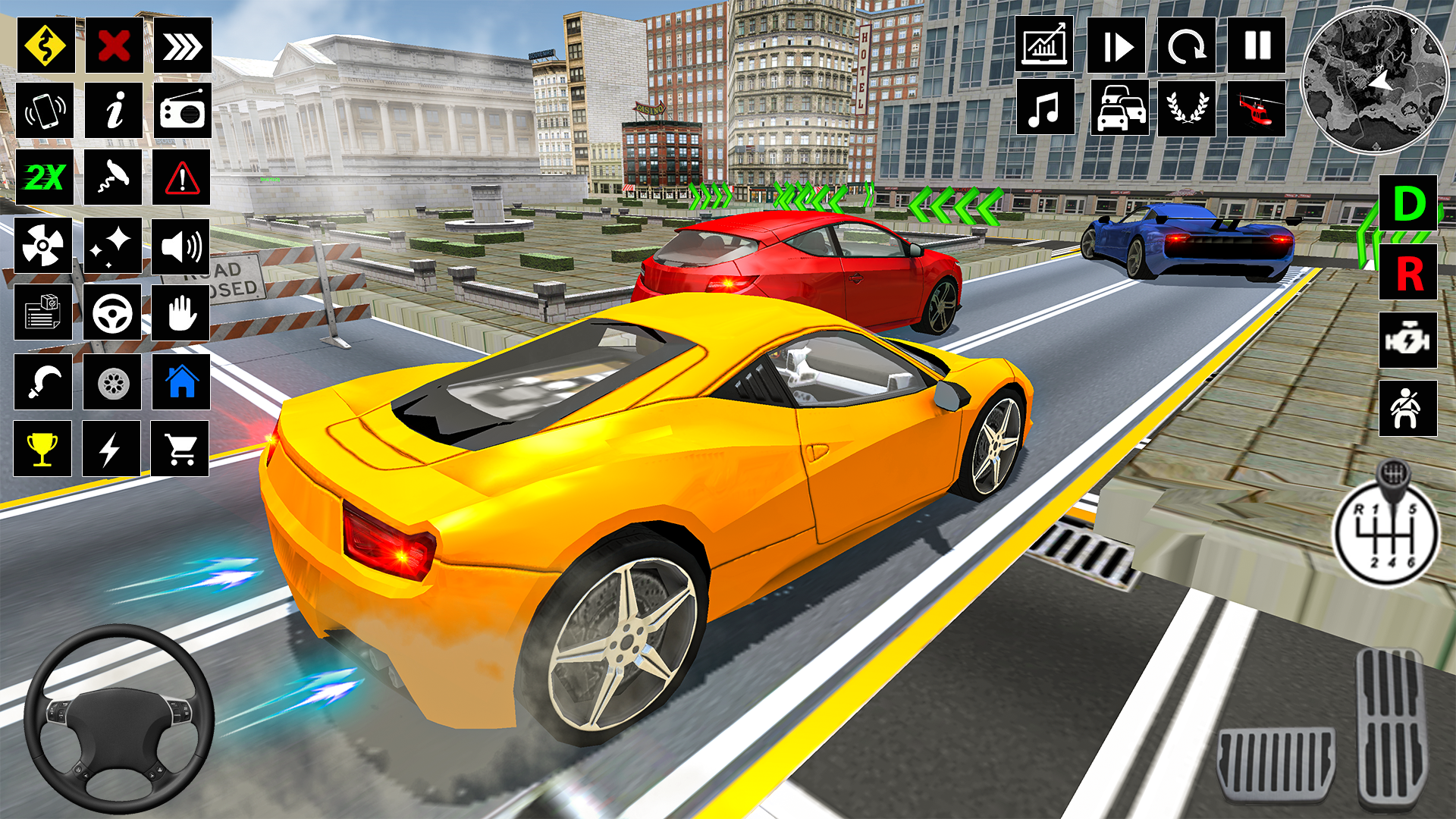Select the yellow curvy road waypoint icon
Image resolution: width=1456 pixels, height=819 pixels.
43,48
